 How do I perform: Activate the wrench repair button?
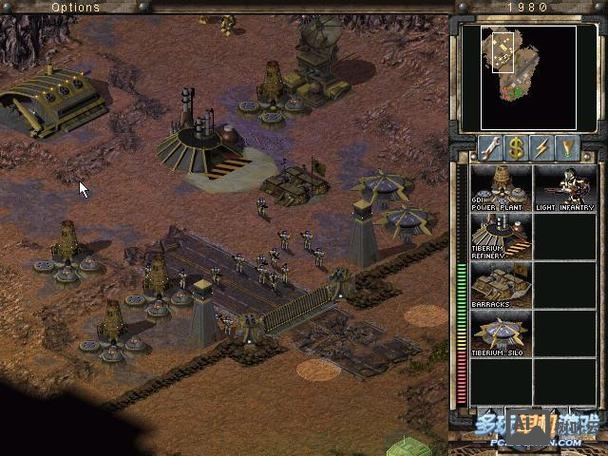click(490, 148)
